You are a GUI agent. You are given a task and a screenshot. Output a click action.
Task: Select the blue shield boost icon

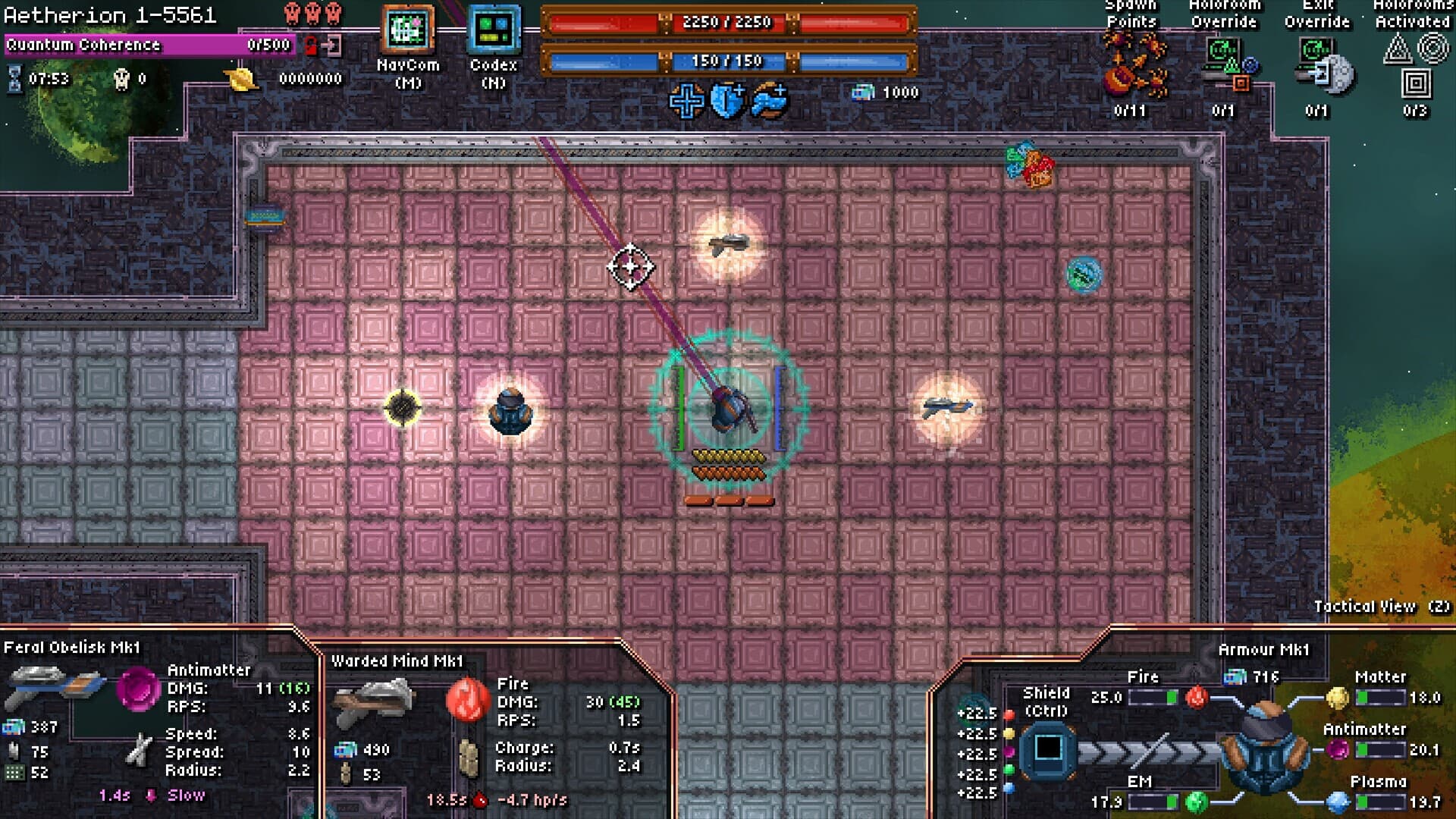click(727, 101)
